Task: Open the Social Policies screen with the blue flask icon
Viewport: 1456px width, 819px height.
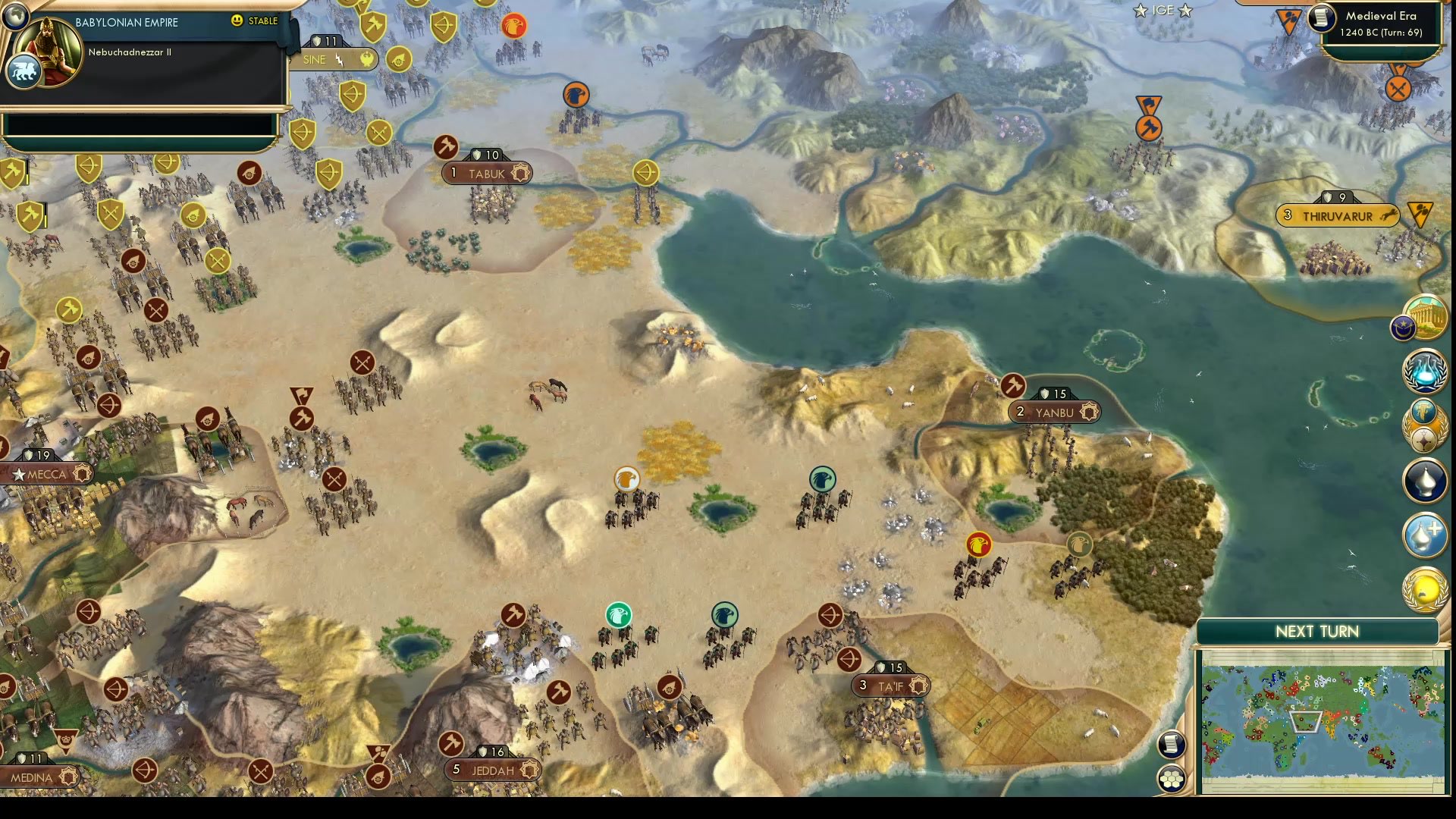Action: pyautogui.click(x=1424, y=373)
